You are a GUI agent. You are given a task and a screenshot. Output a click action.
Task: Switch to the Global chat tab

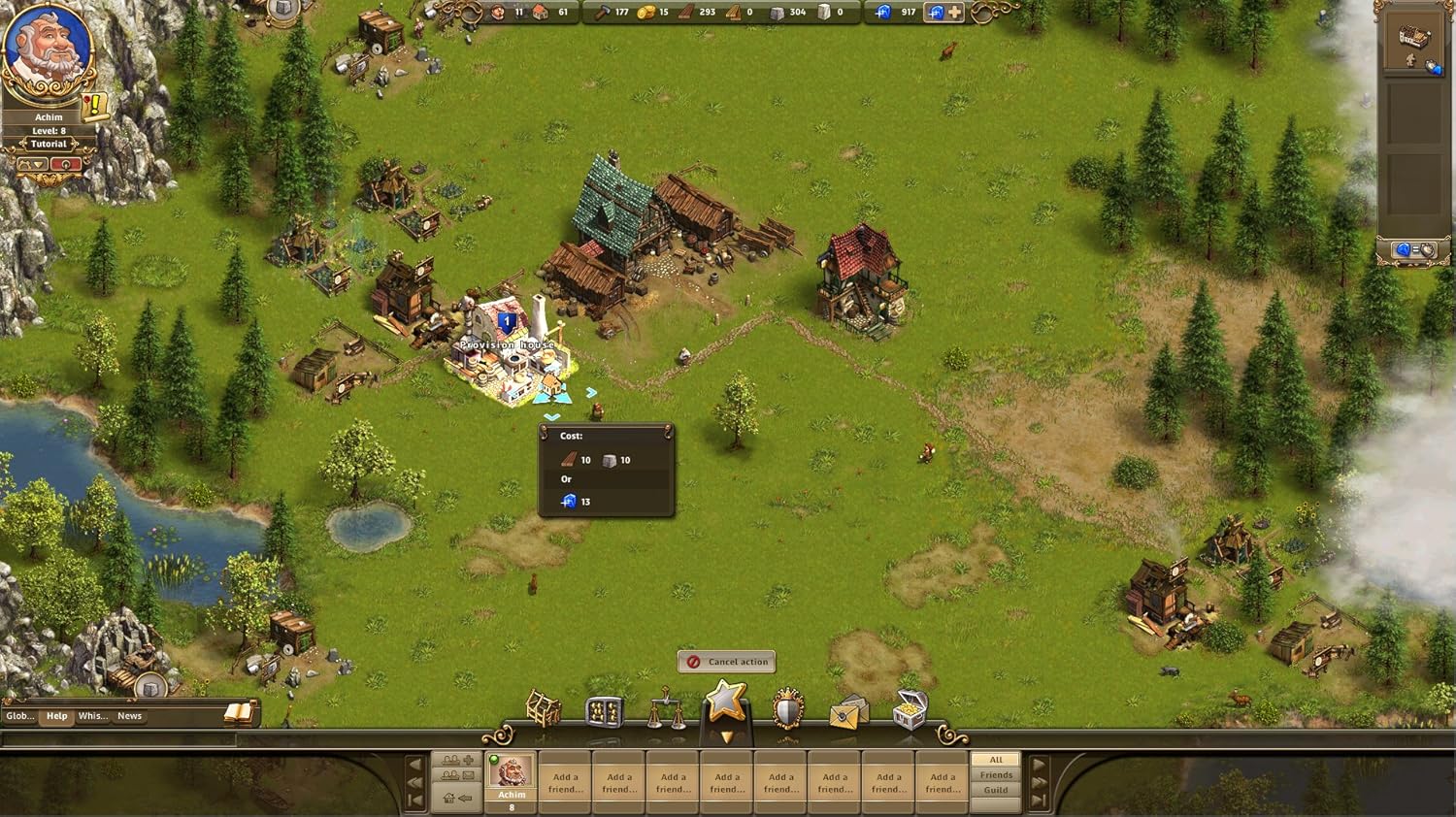click(19, 716)
